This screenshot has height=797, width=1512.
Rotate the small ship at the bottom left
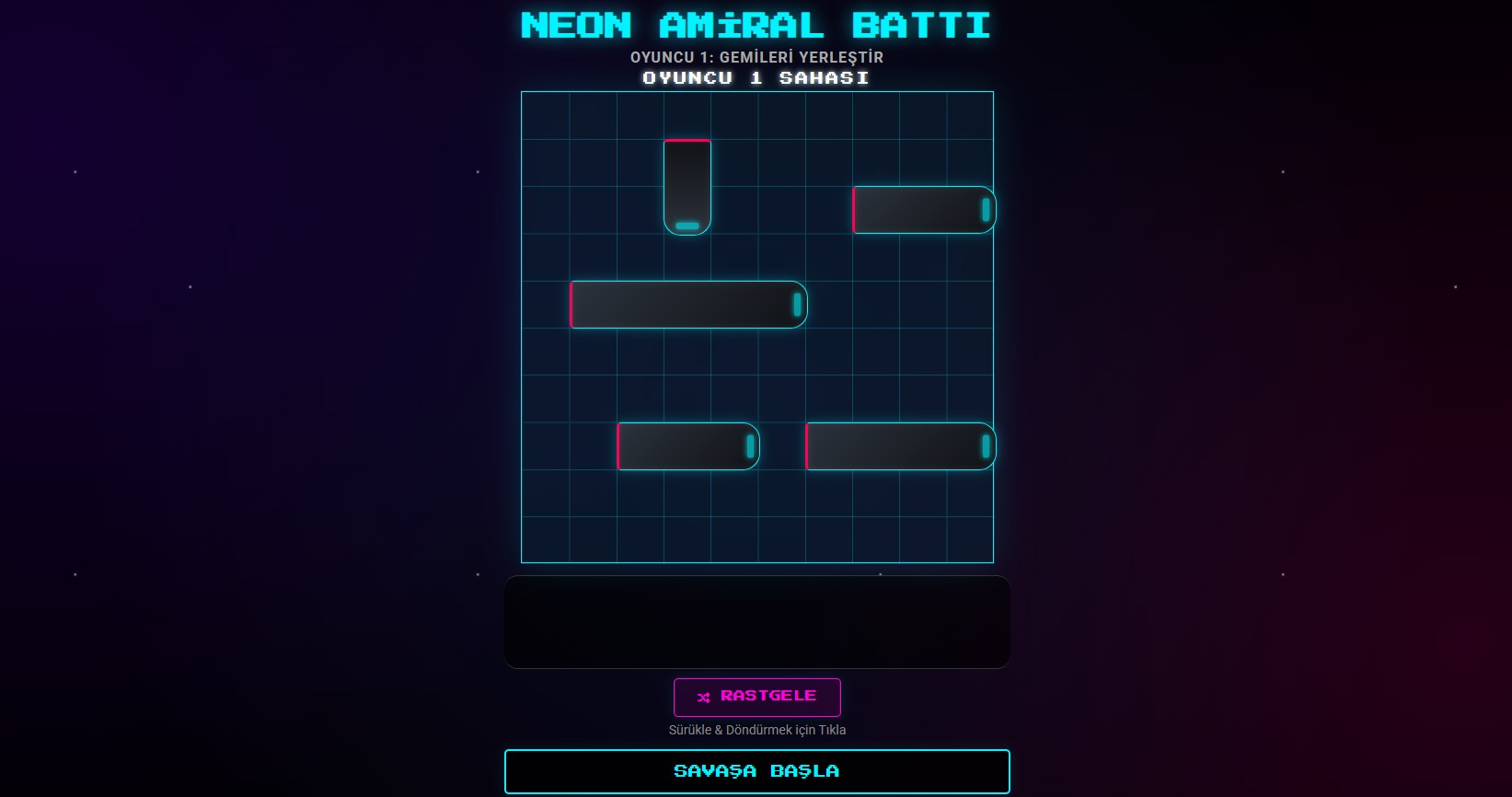click(688, 445)
